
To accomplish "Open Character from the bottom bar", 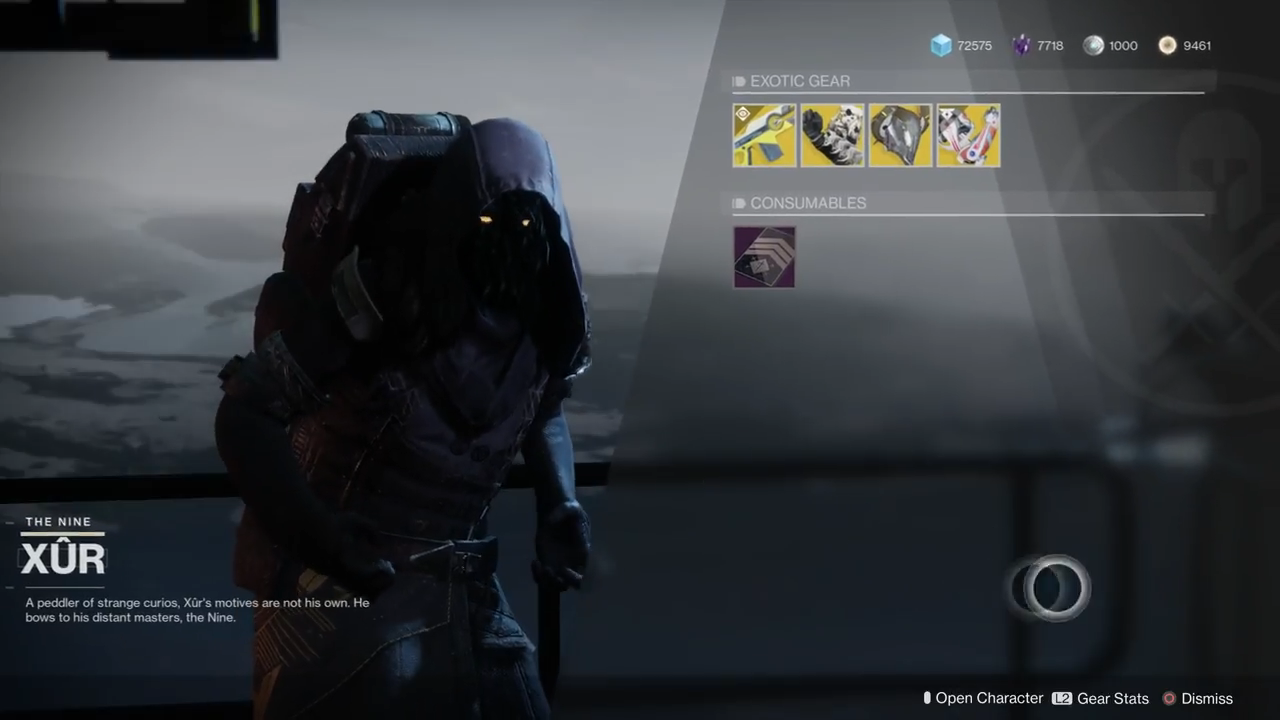I will coord(990,698).
